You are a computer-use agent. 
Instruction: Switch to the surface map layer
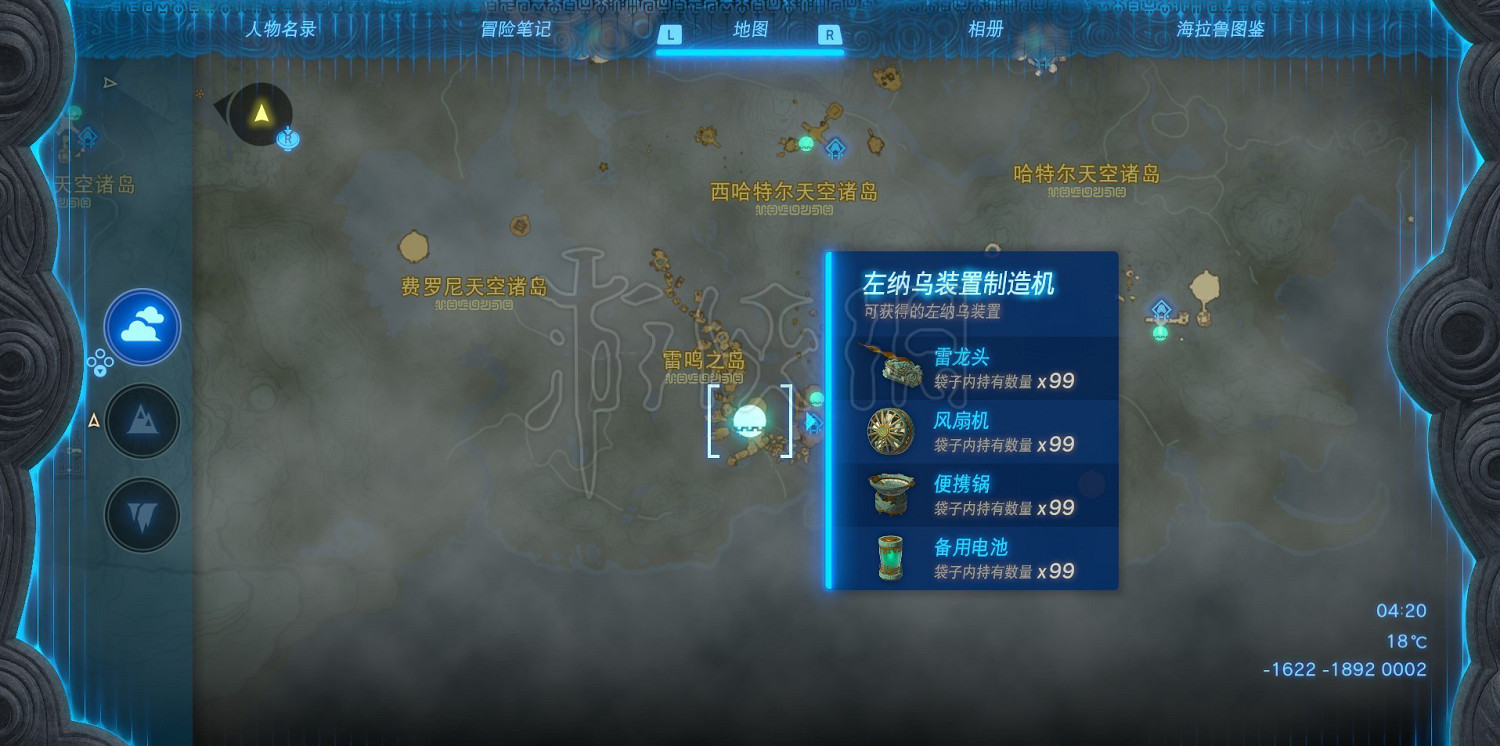click(x=142, y=421)
